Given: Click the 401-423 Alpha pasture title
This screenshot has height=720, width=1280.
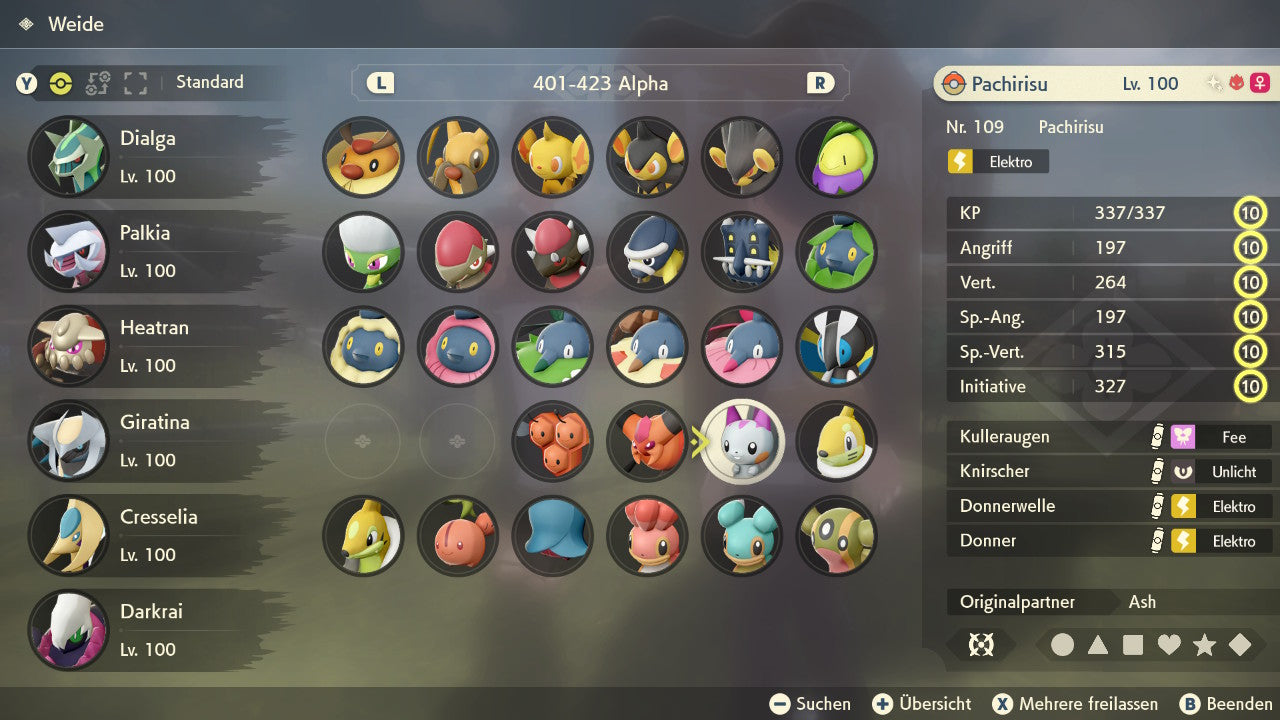Looking at the screenshot, I should click(599, 84).
